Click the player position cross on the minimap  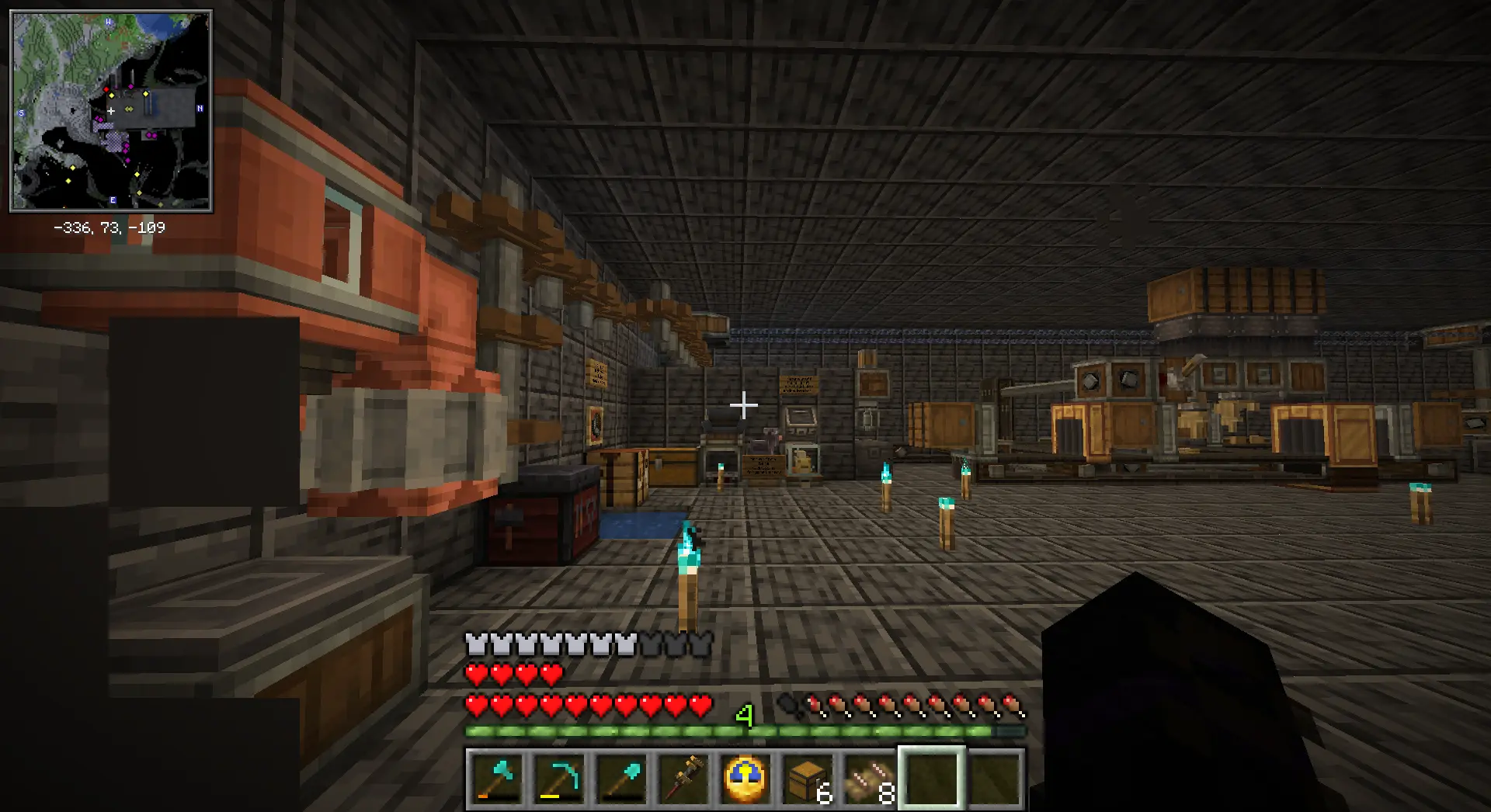[x=111, y=109]
